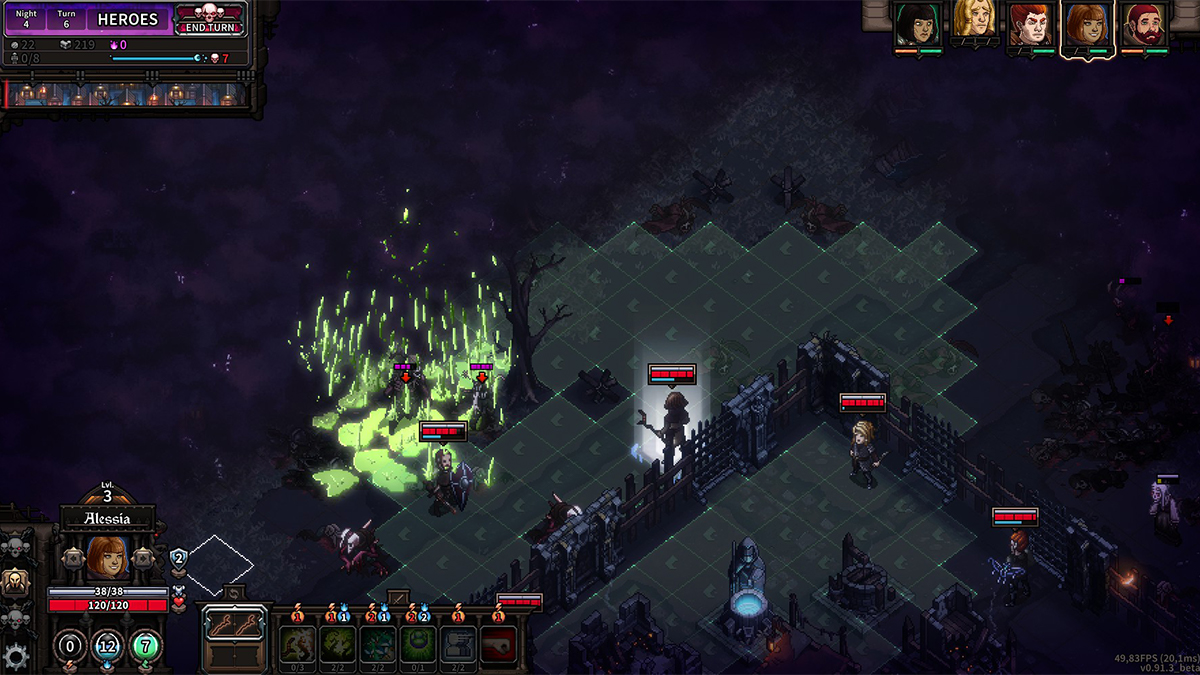Viewport: 1200px width, 675px height.
Task: Click the golden helmet icon on left sidebar
Action: pos(15,583)
